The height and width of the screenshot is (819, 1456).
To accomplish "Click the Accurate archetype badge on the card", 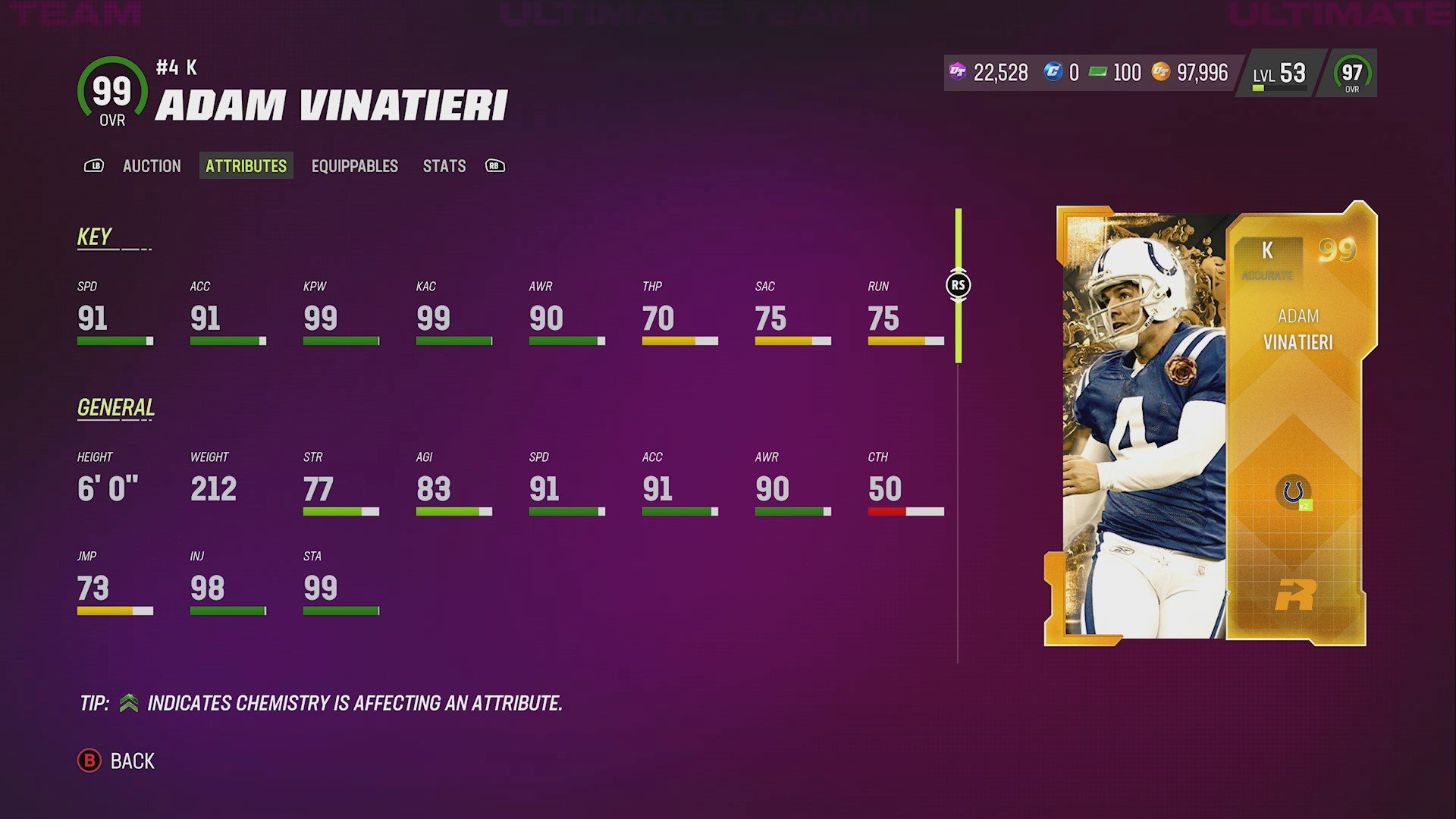I will point(1268,277).
